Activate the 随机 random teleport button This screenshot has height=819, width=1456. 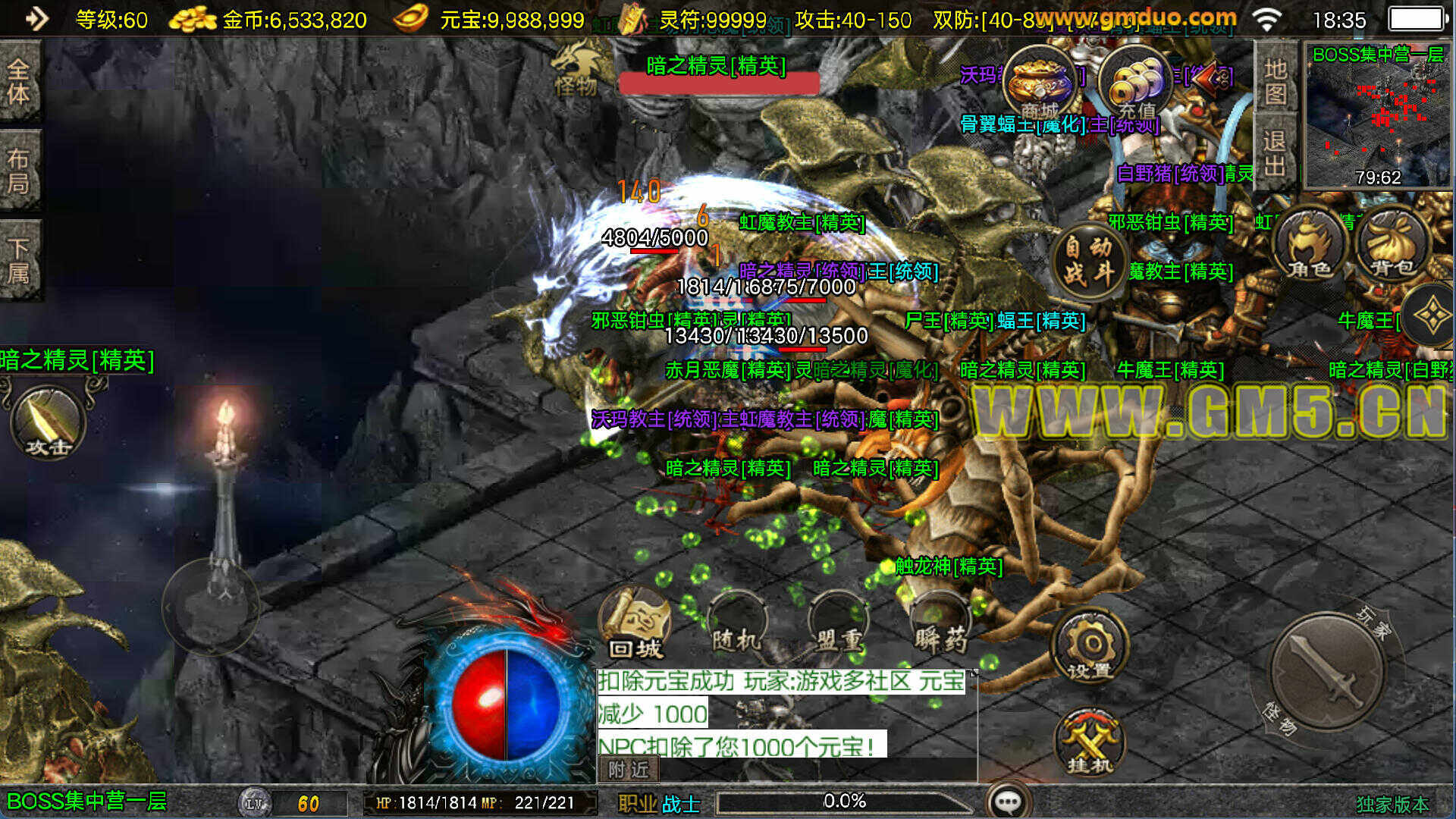(x=736, y=626)
